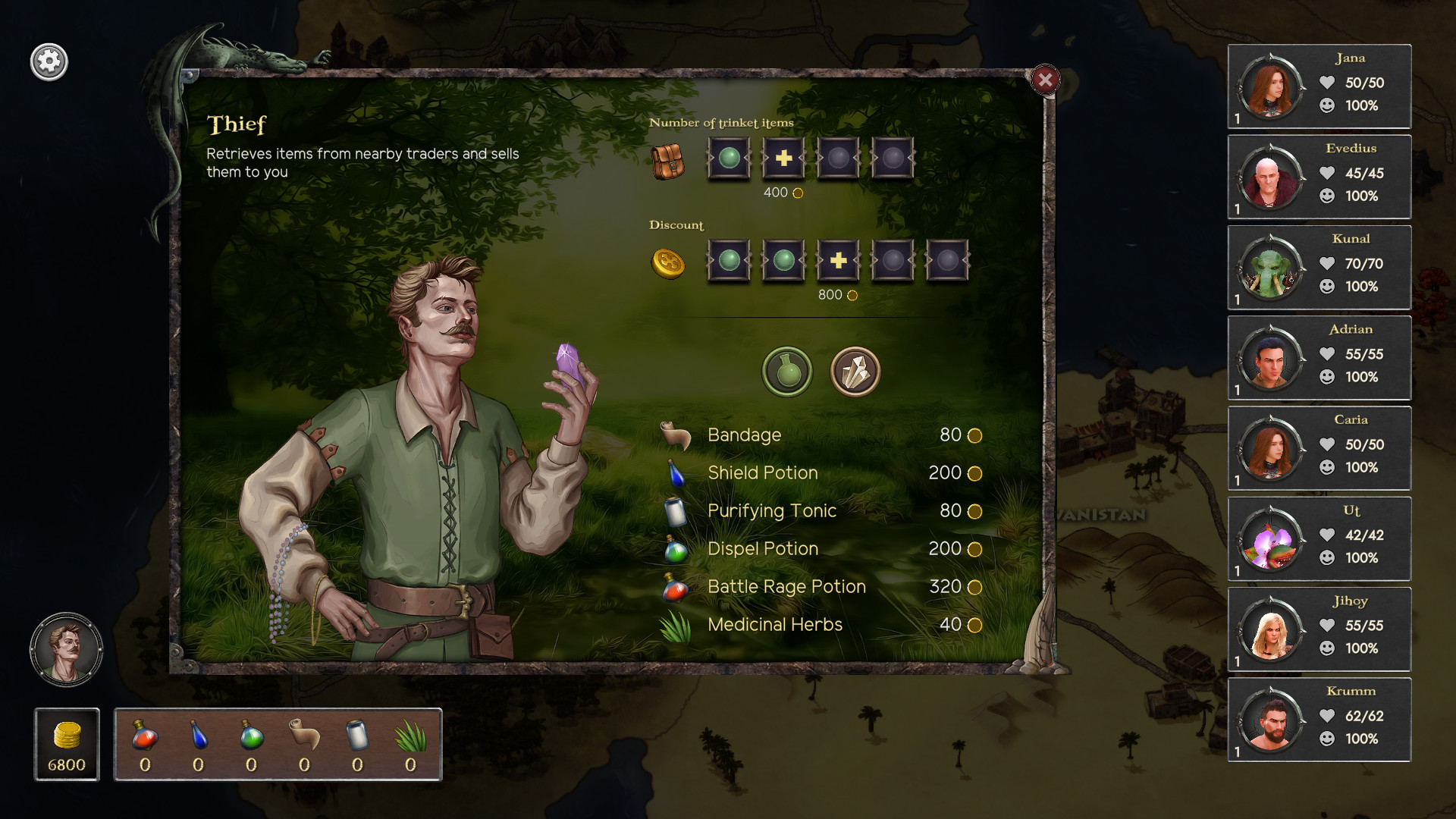Select Jana's party portrait

pyautogui.click(x=1267, y=86)
